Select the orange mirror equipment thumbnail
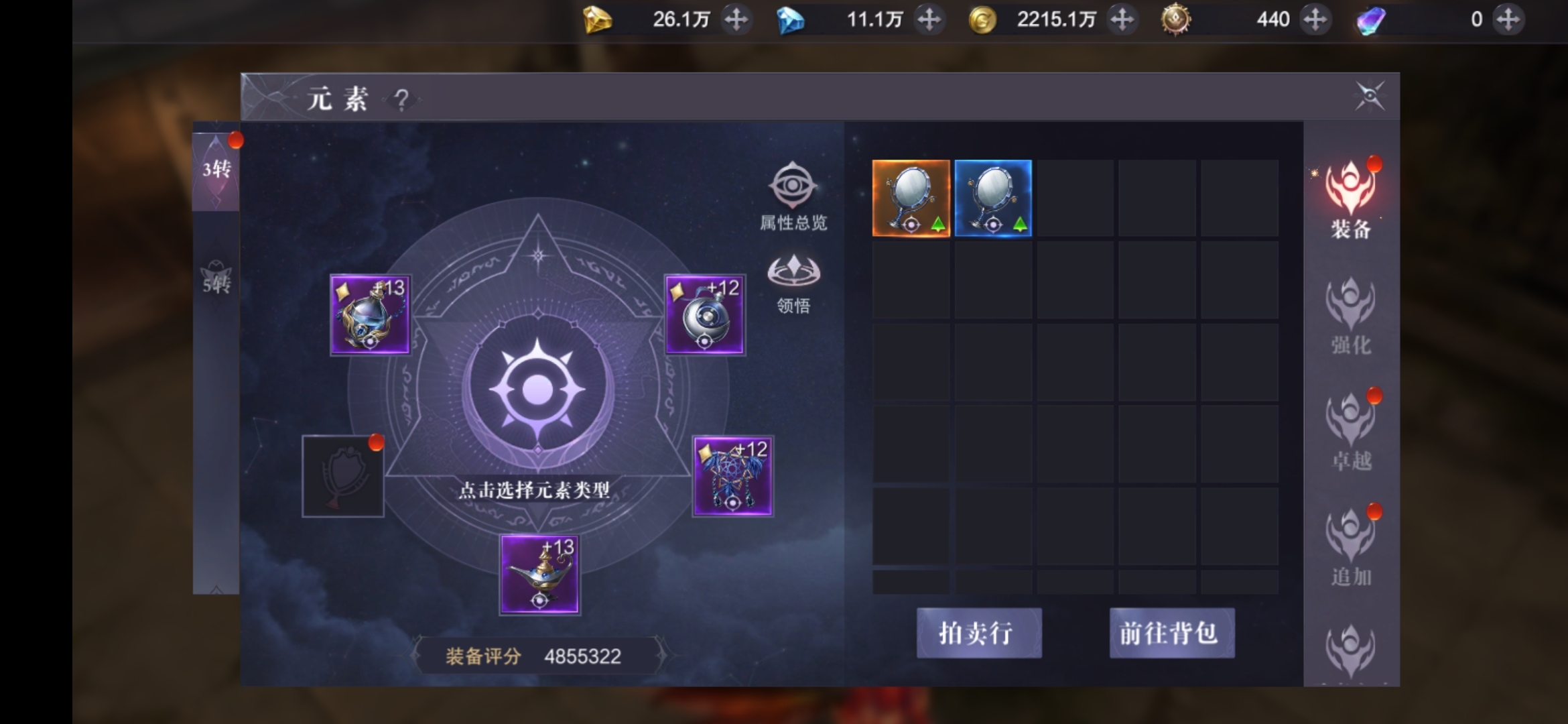The height and width of the screenshot is (724, 1568). (910, 198)
